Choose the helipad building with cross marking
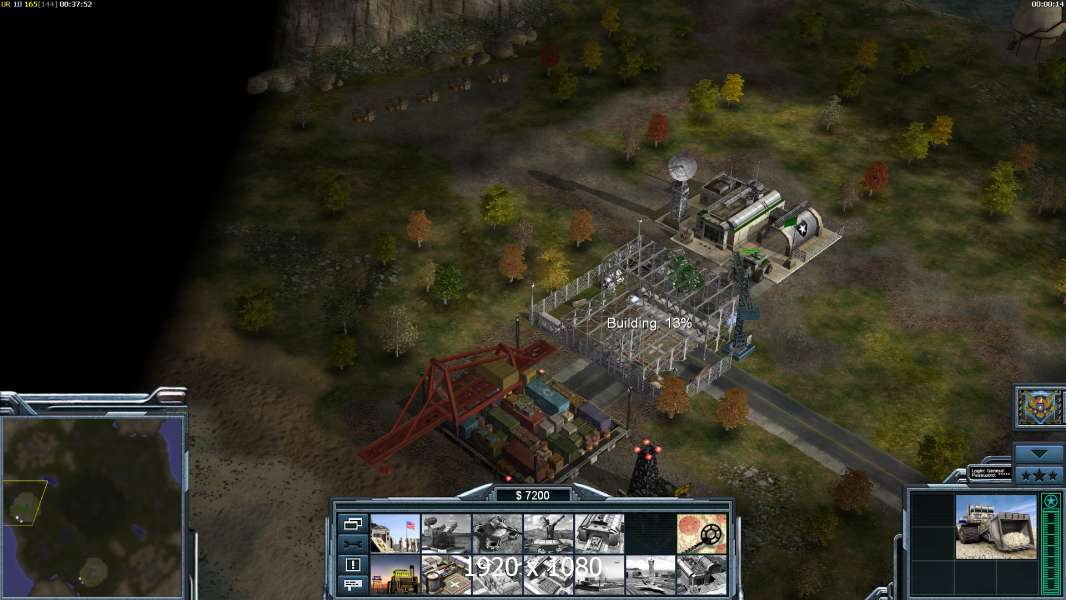This screenshot has height=600, width=1066. (446, 574)
